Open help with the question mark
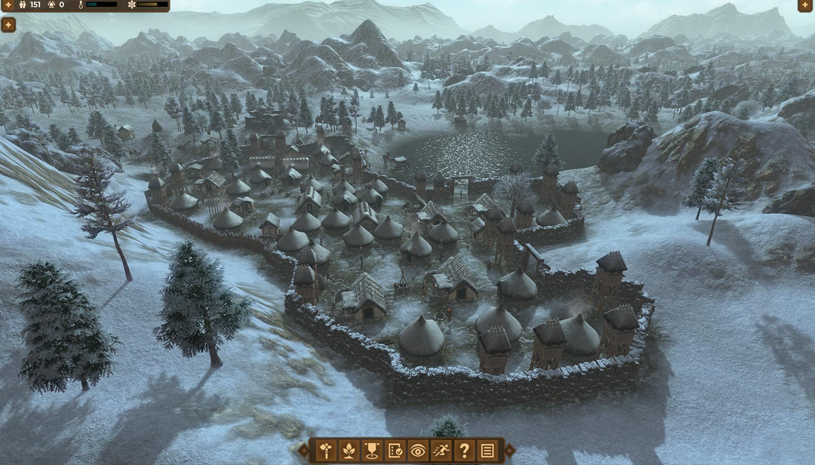 464,451
